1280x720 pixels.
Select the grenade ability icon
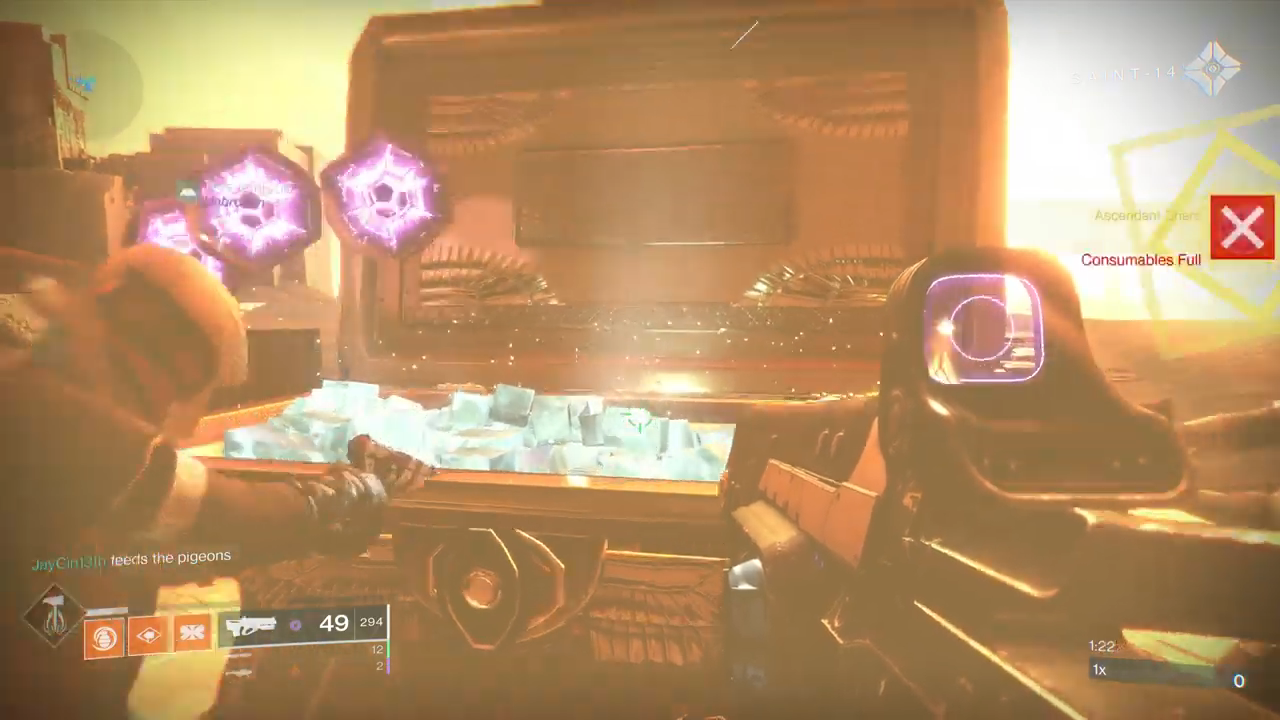103,636
